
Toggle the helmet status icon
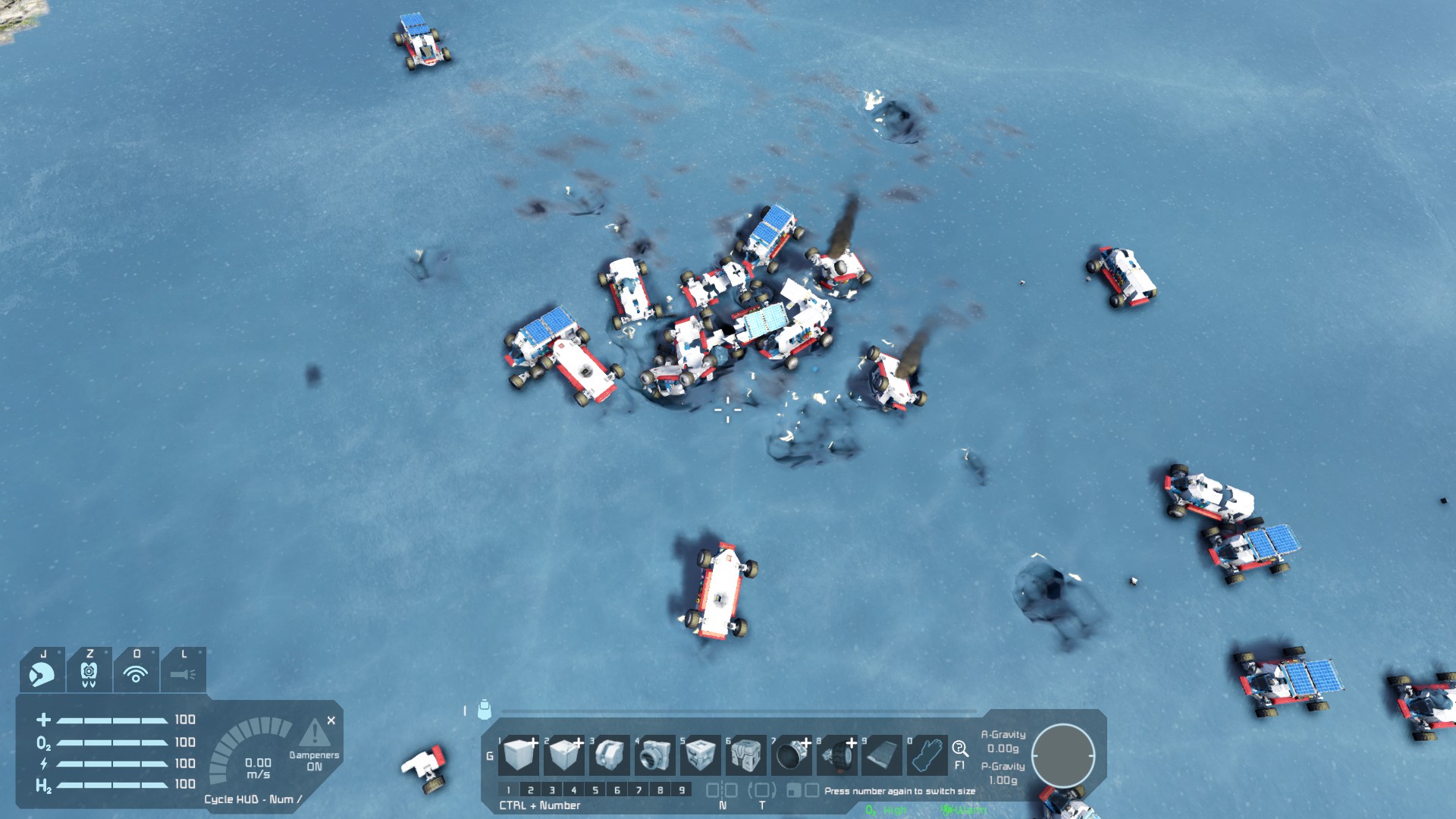(42, 672)
